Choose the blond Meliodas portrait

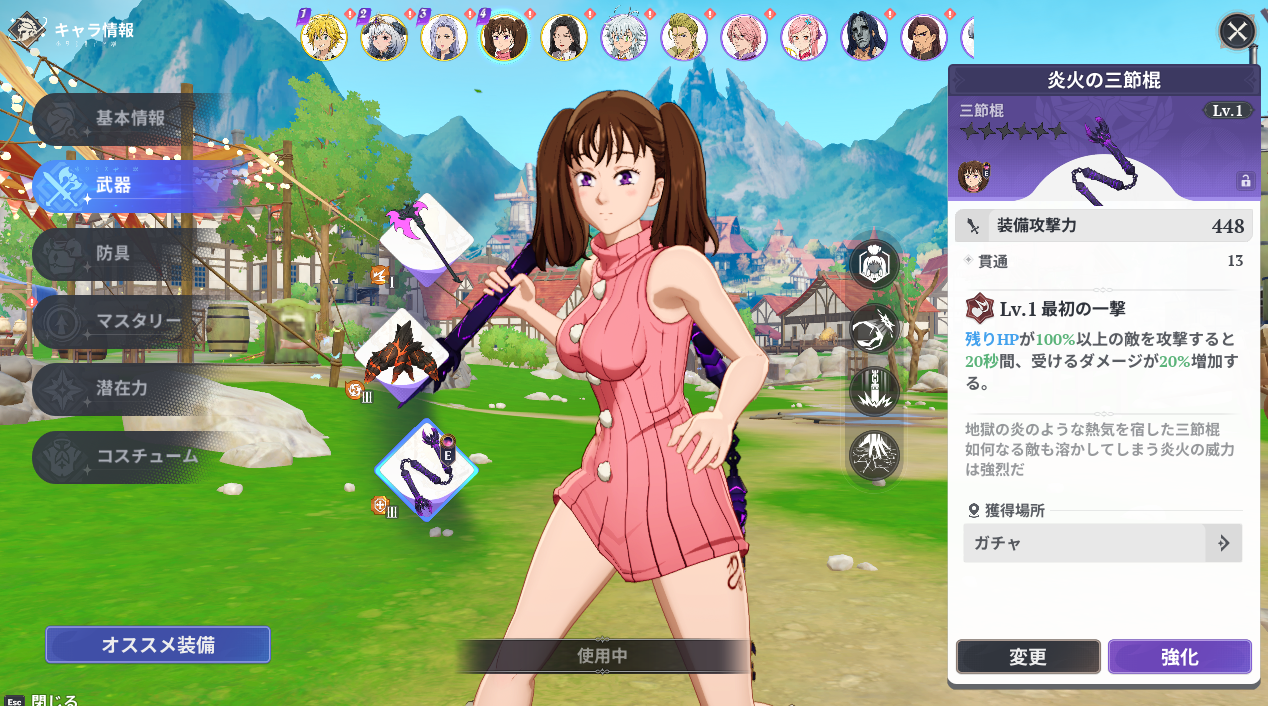(324, 38)
